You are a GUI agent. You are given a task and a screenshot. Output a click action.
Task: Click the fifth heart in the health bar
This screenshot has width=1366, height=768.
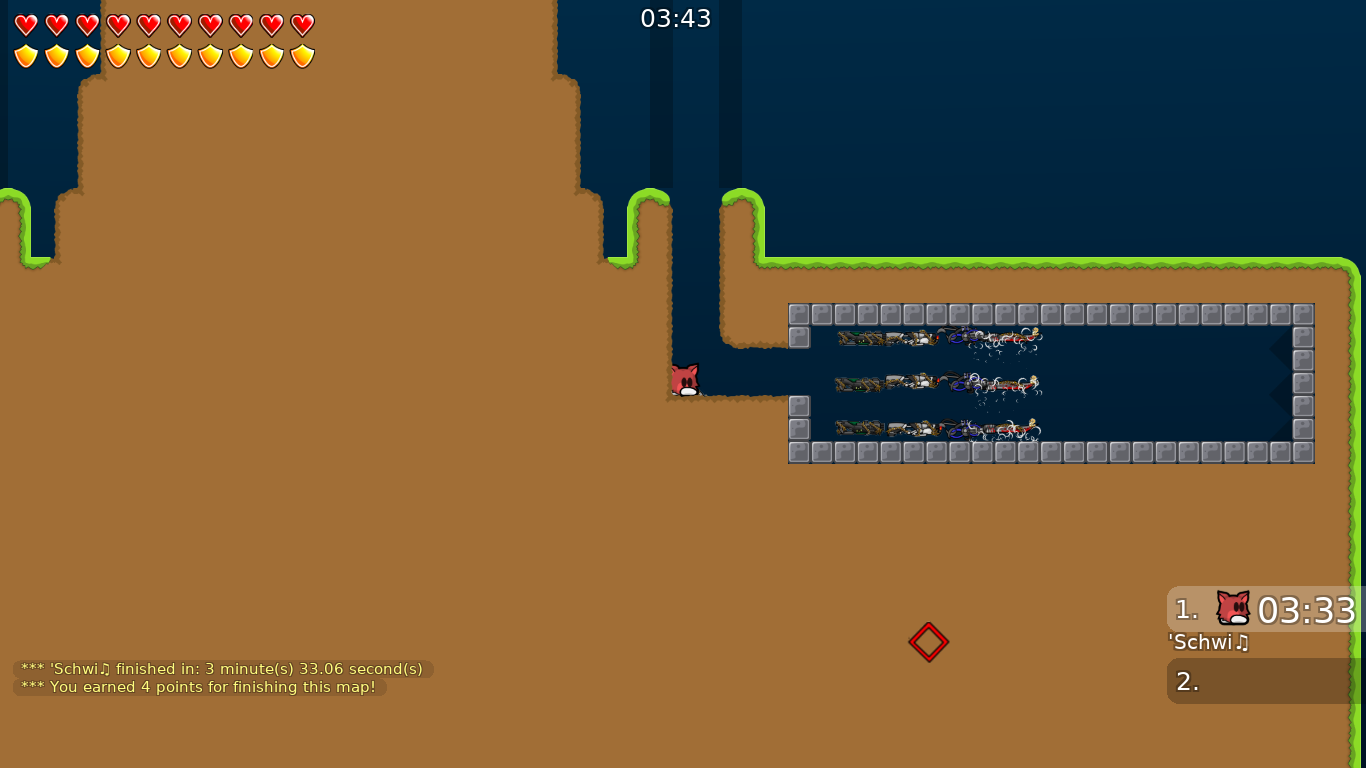click(x=147, y=24)
